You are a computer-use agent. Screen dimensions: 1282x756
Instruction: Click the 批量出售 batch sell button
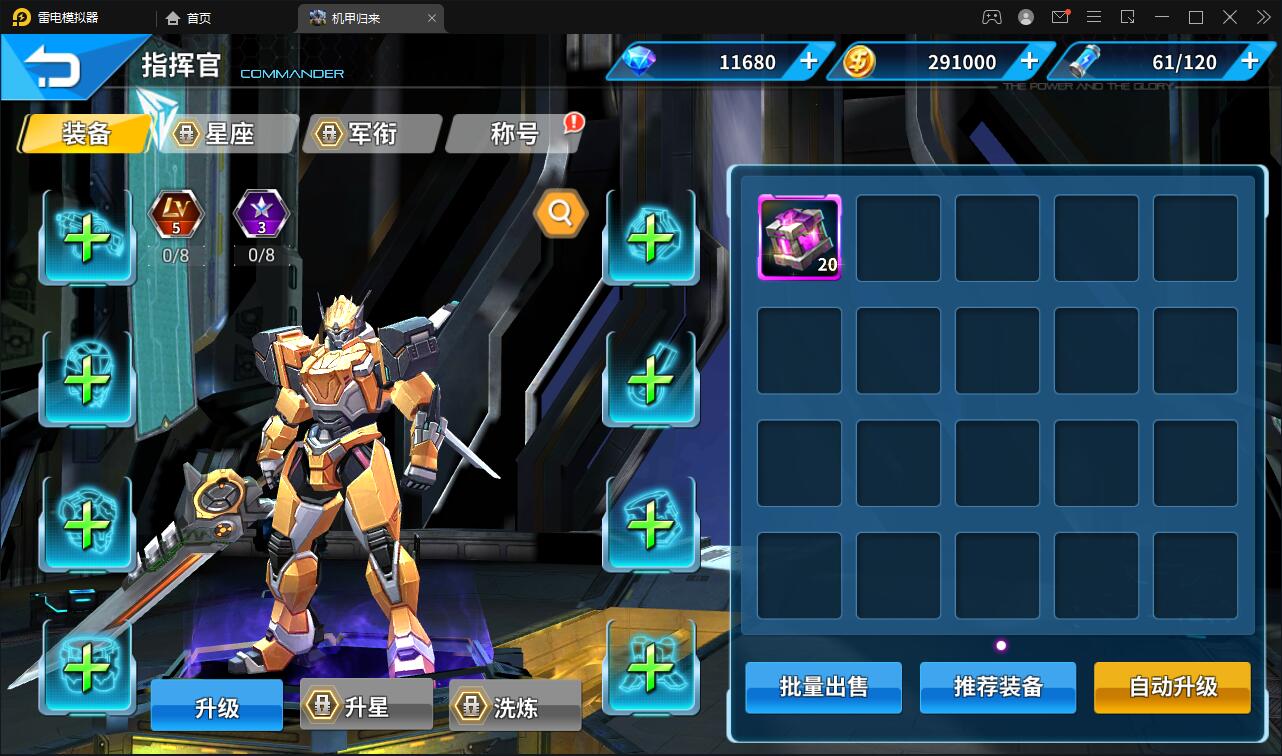pos(822,688)
